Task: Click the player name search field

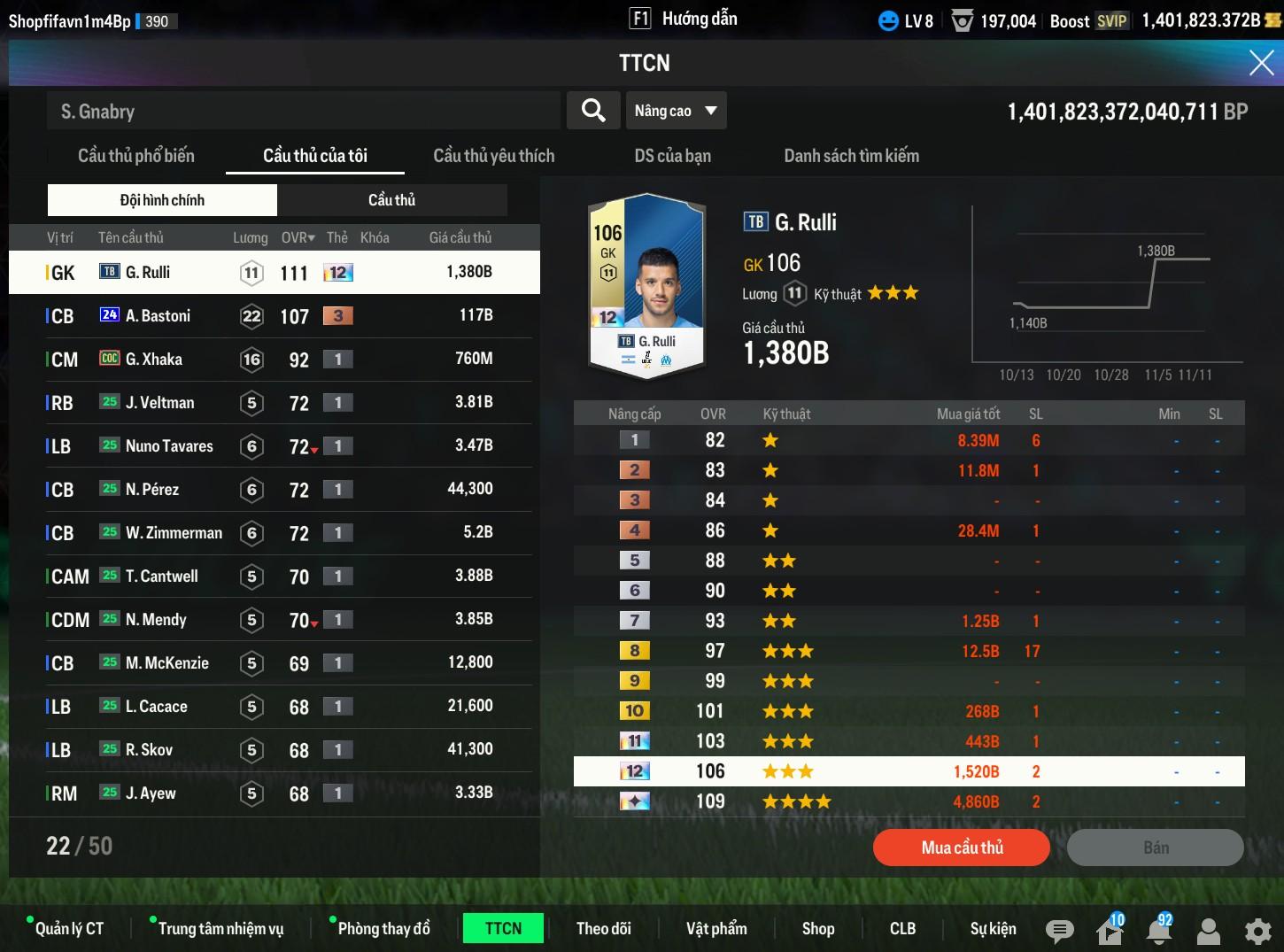Action: (x=303, y=111)
